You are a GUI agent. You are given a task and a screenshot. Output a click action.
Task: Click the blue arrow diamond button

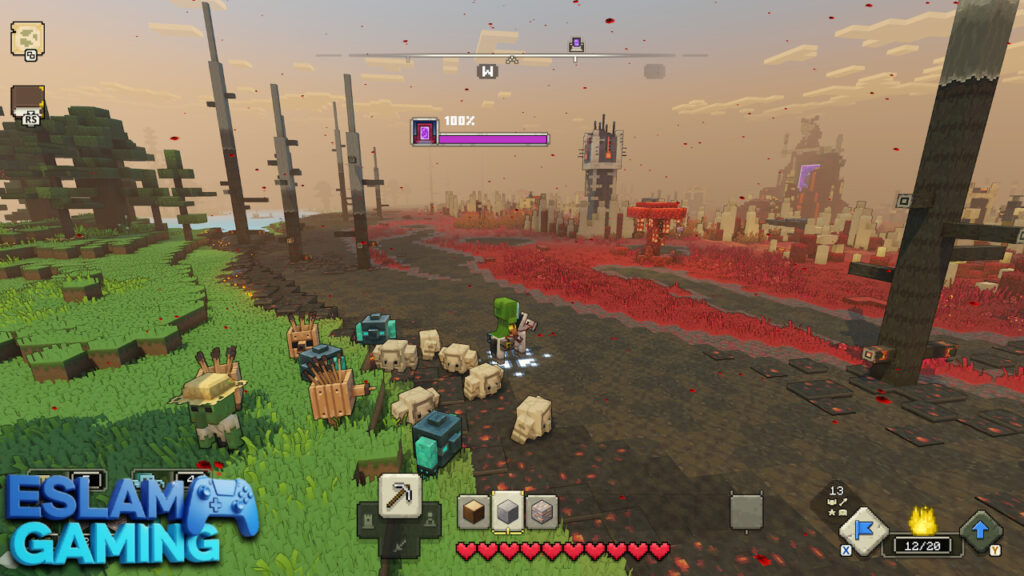(x=980, y=532)
